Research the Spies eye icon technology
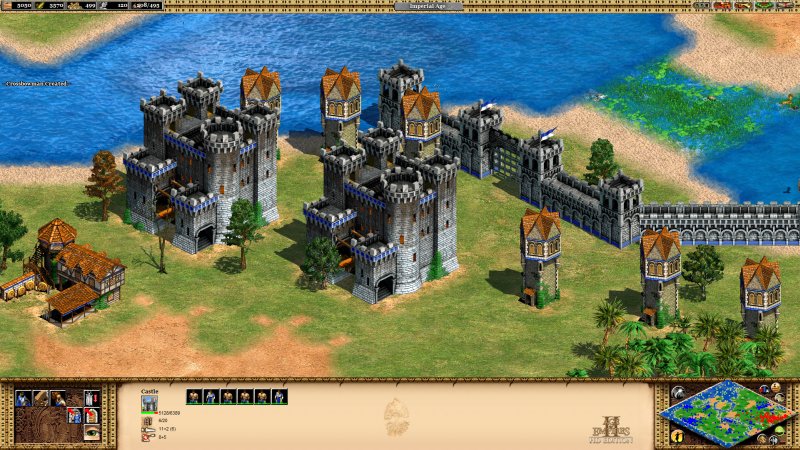Image resolution: width=800 pixels, height=450 pixels. tap(92, 433)
